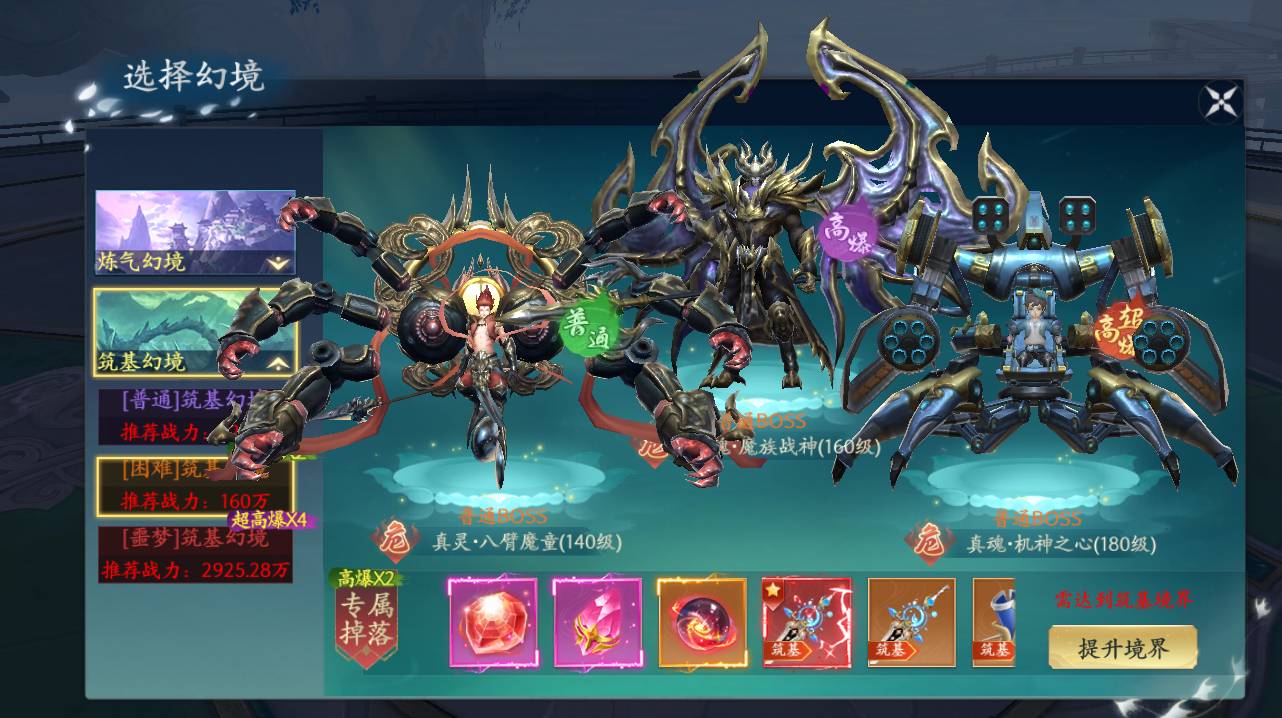Close the 选择幻境 window
The image size is (1282, 718).
[1220, 101]
